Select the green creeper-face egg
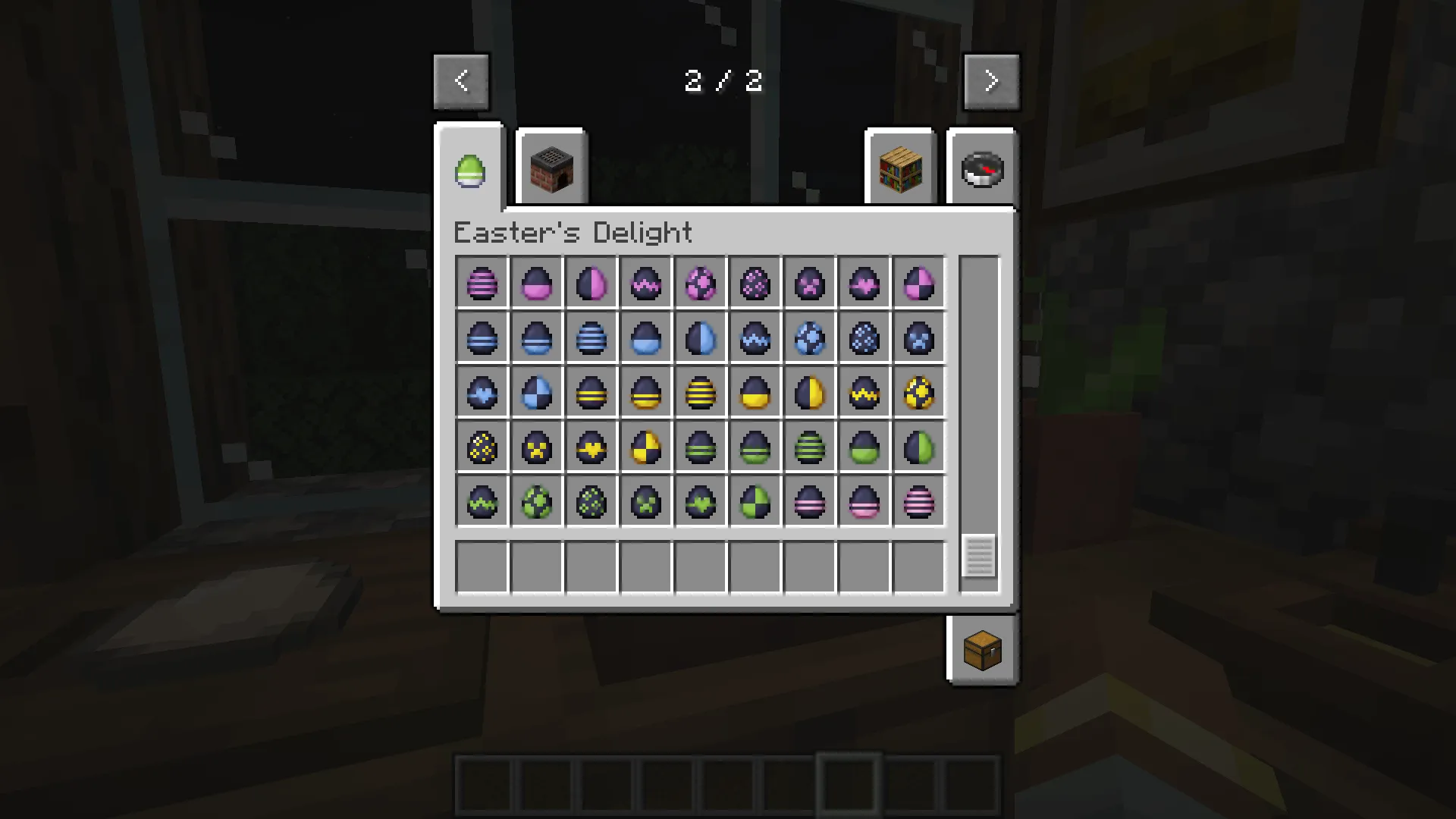Image resolution: width=1456 pixels, height=819 pixels. (x=646, y=501)
